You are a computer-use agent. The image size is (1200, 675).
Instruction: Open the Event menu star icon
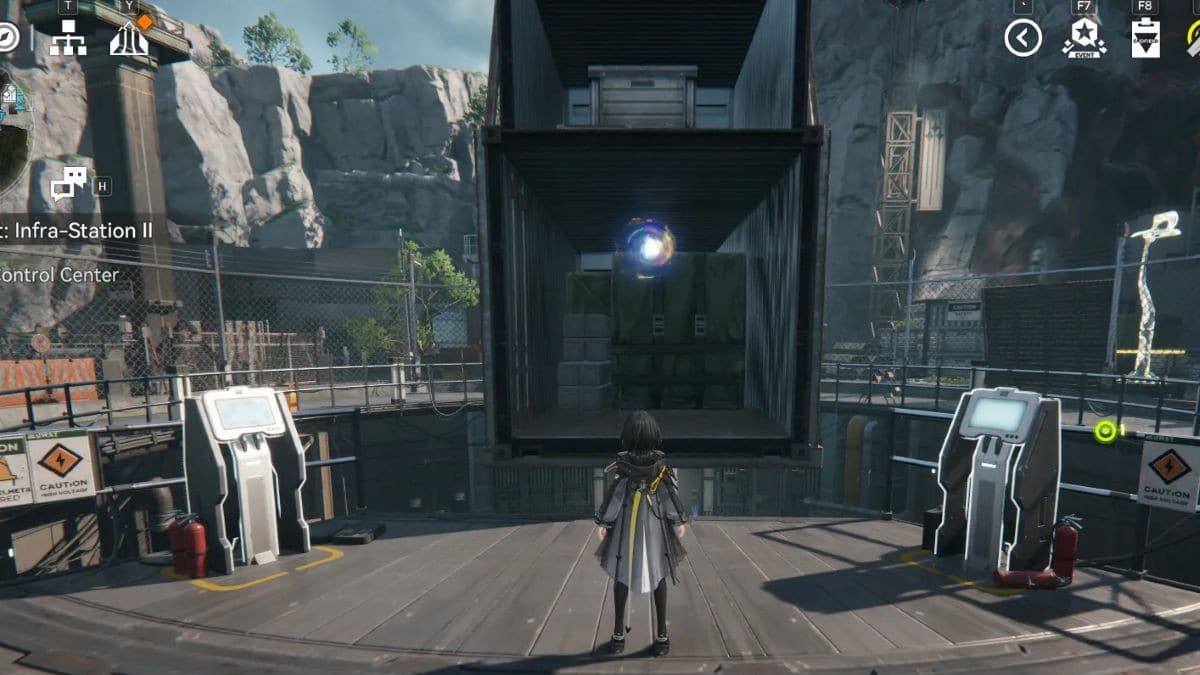click(x=1083, y=38)
